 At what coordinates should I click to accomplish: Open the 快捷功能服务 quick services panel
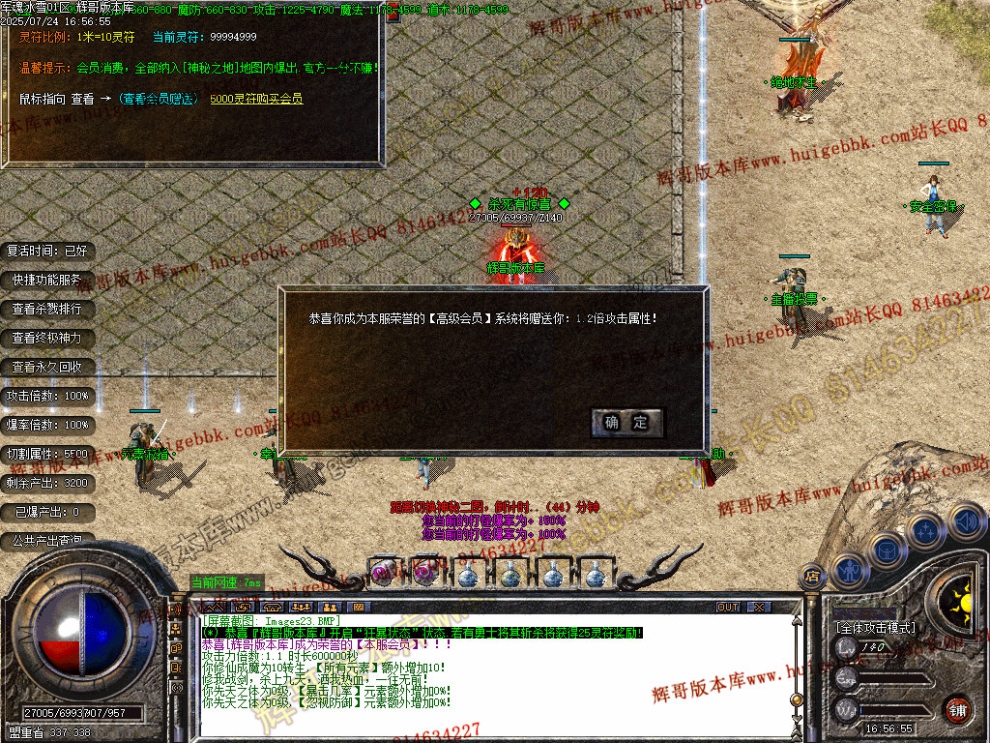(48, 280)
